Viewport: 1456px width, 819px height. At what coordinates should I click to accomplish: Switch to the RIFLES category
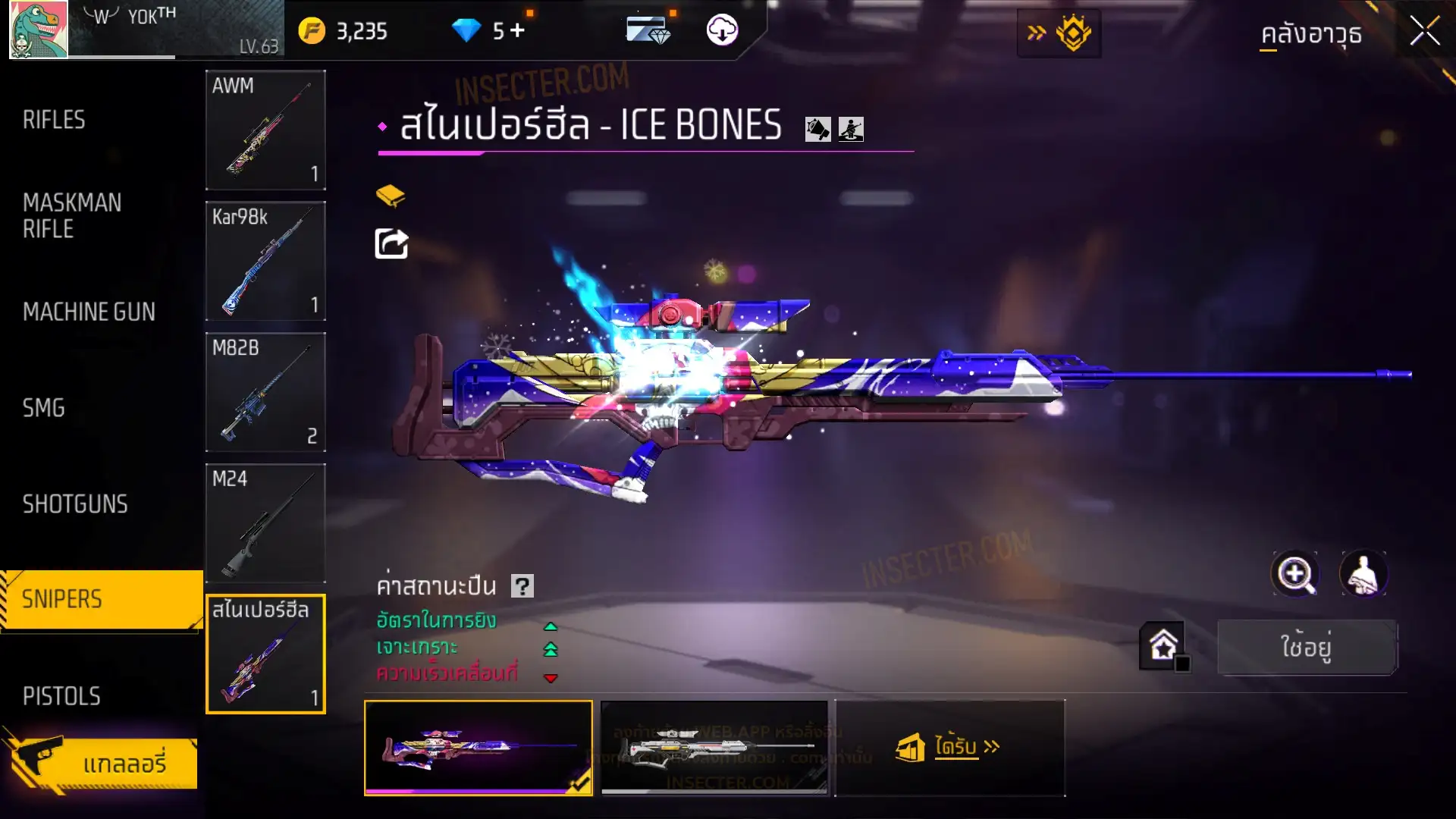[54, 120]
